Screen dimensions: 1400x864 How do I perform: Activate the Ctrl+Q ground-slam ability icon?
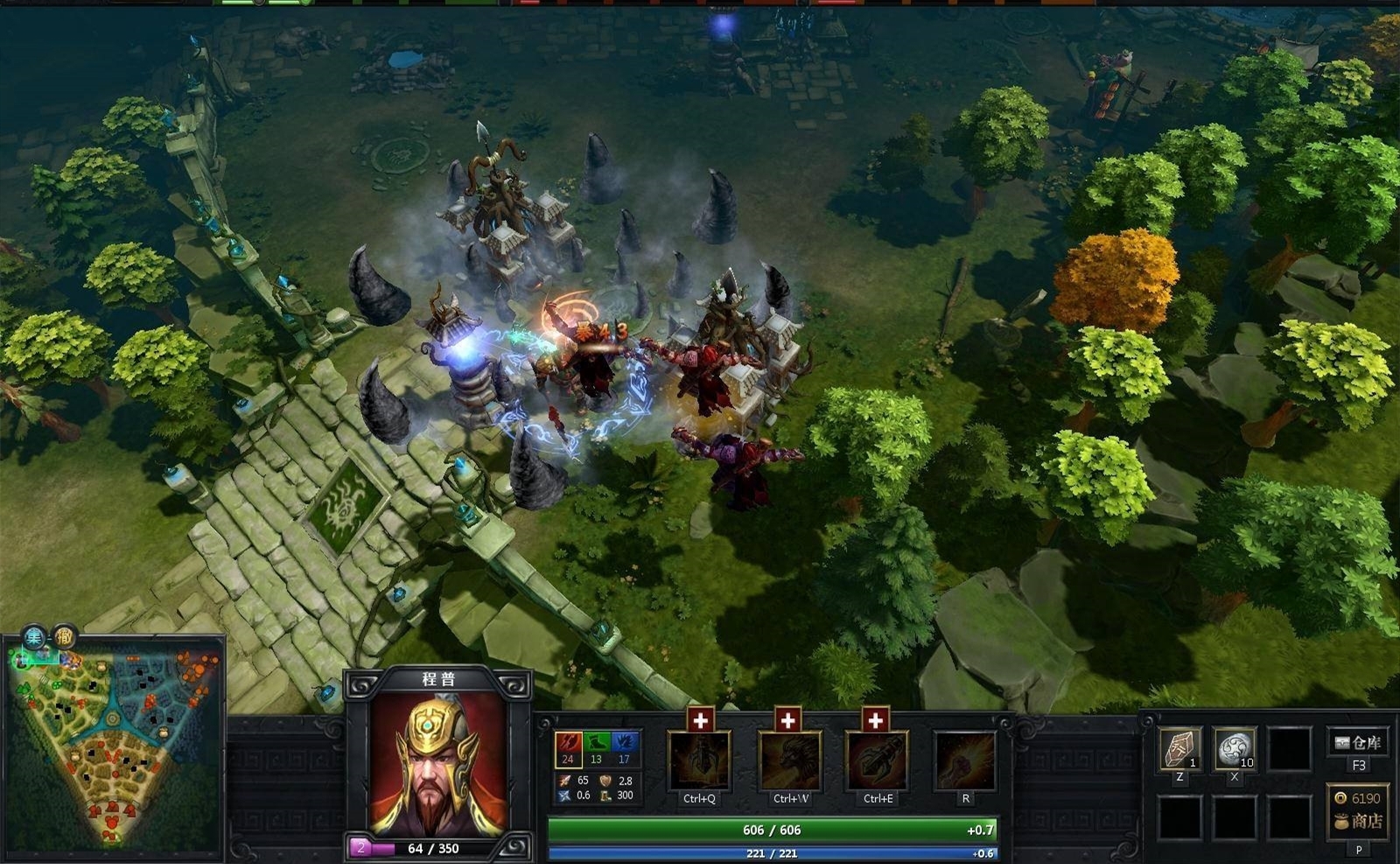coord(699,761)
